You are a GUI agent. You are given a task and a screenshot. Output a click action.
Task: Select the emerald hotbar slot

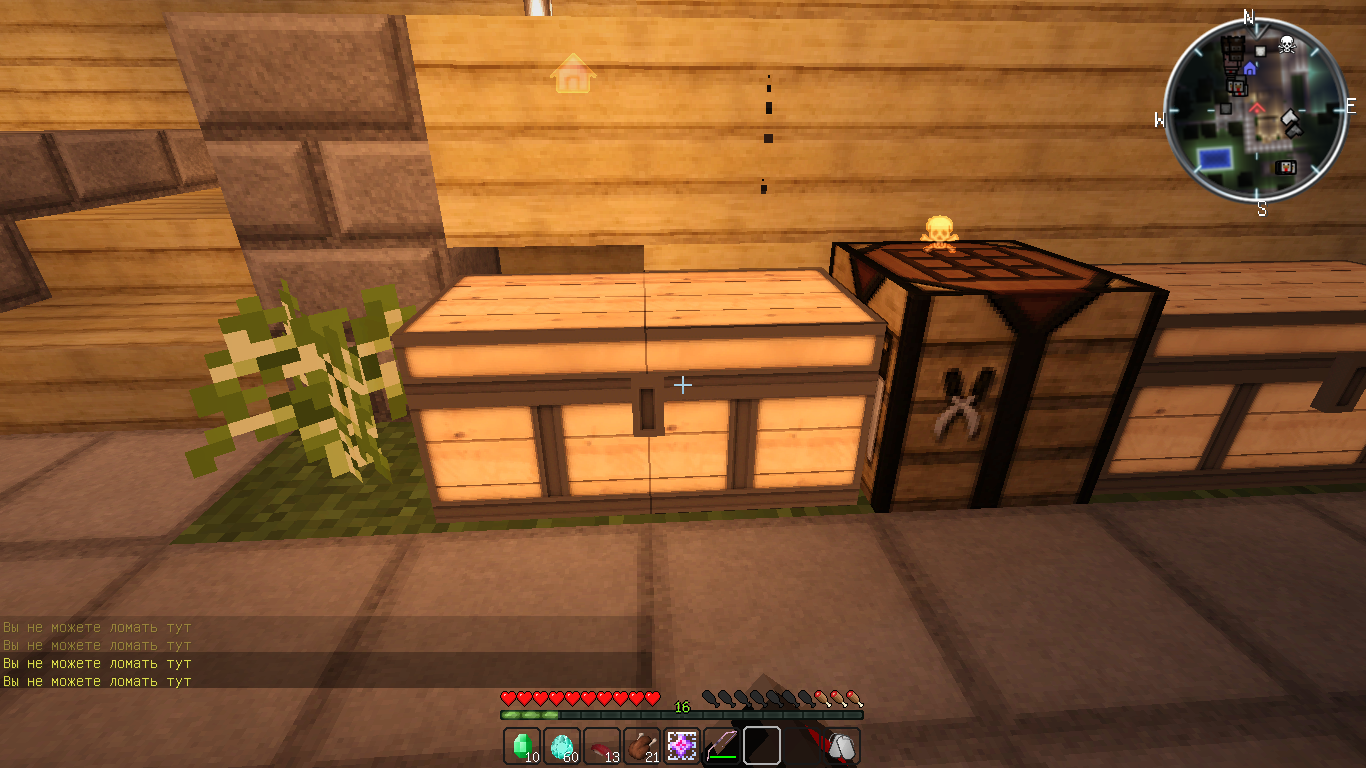(521, 746)
